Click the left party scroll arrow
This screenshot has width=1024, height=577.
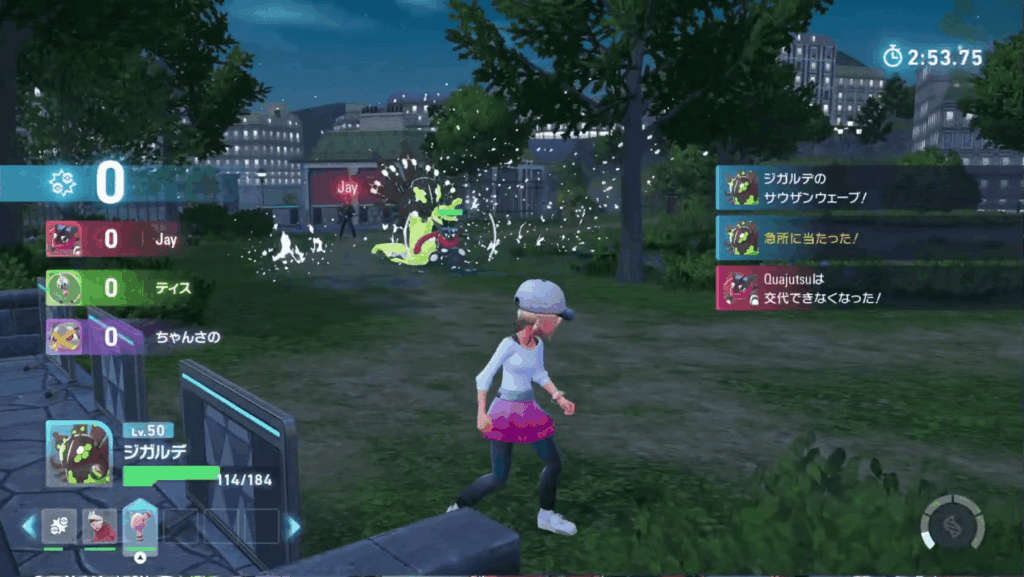pyautogui.click(x=29, y=526)
